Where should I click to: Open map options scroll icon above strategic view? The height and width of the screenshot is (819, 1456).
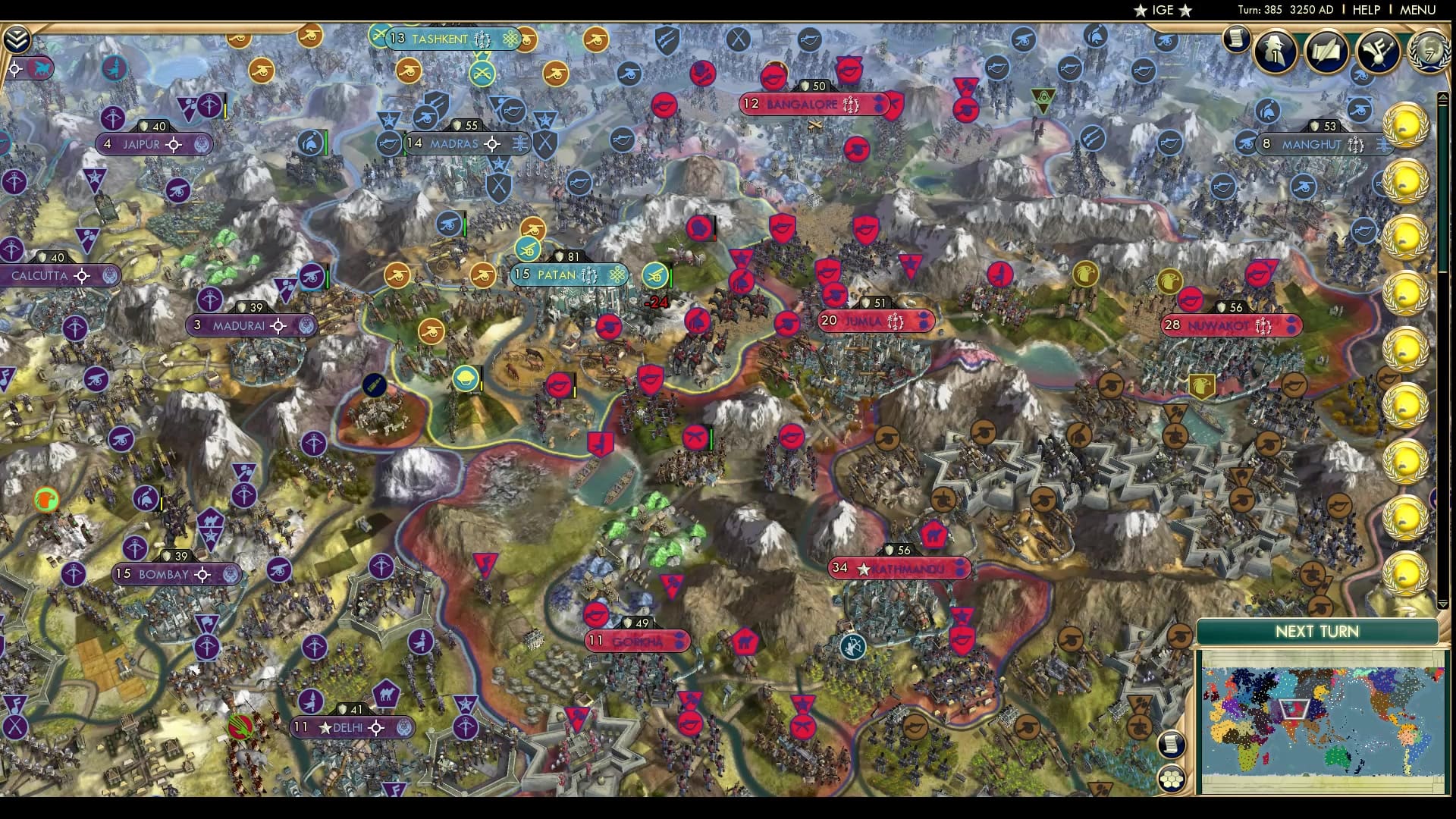(x=1172, y=744)
